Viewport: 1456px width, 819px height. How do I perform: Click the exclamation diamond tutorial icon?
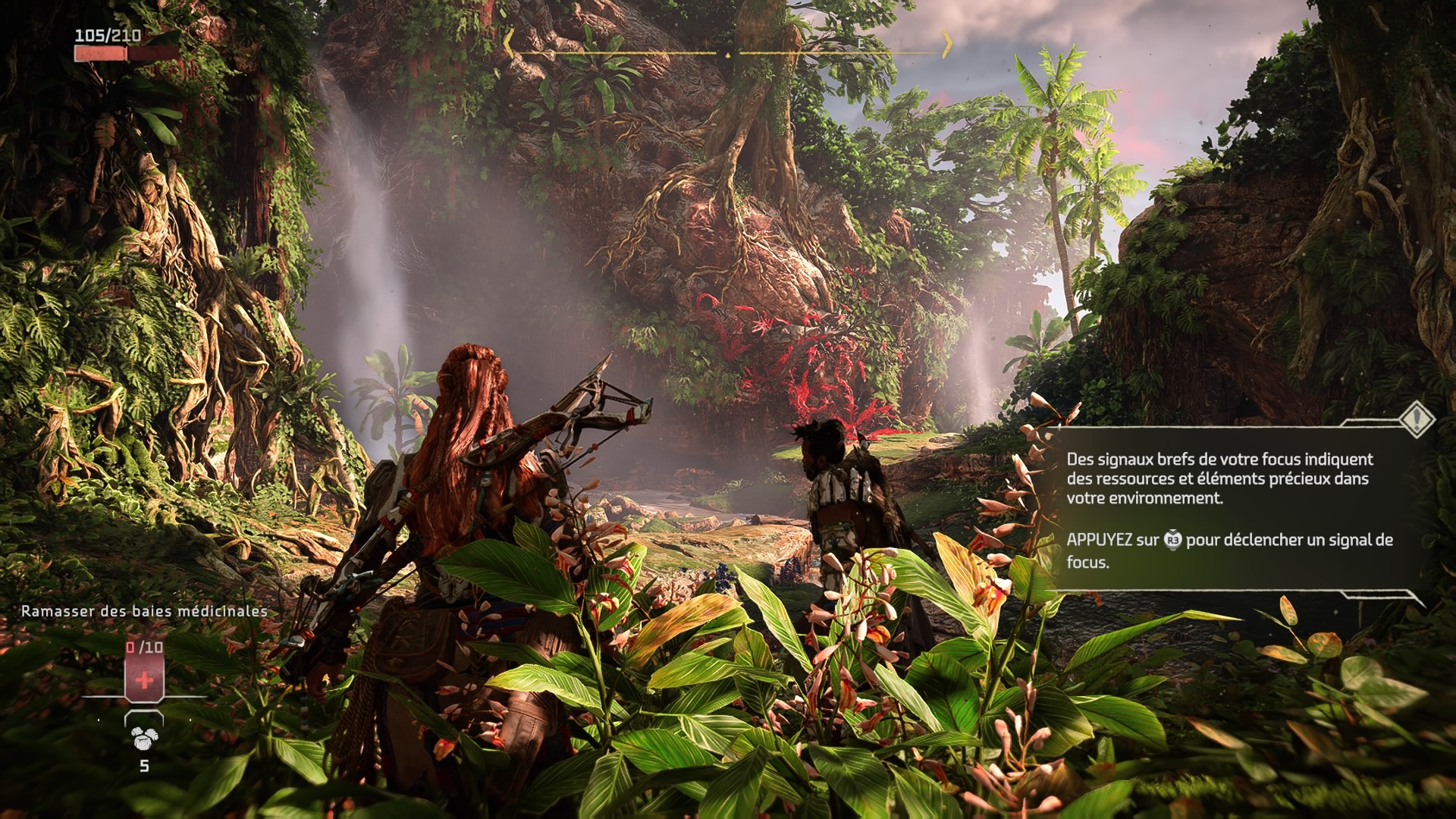point(1416,419)
